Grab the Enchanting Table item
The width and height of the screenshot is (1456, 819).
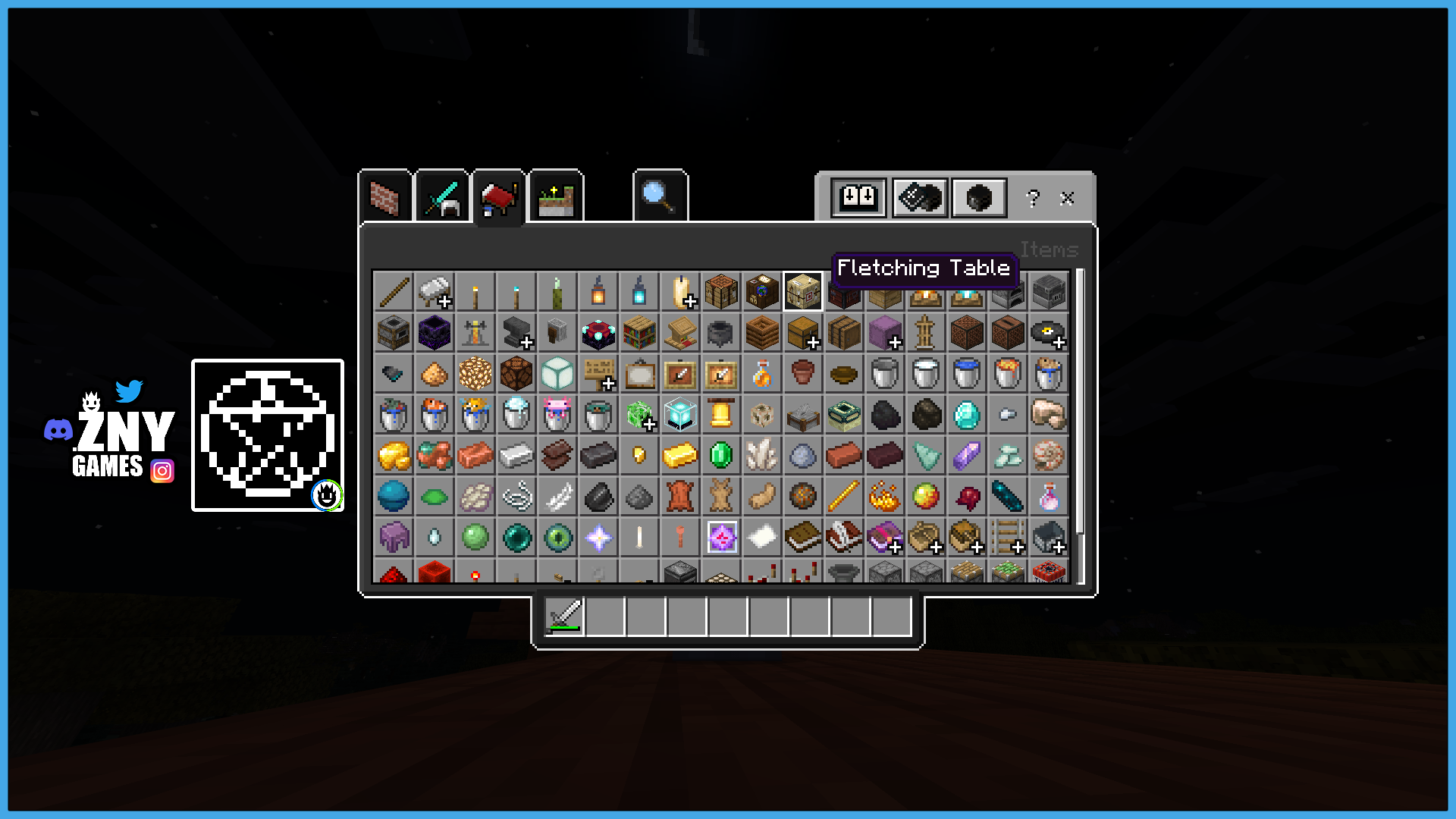click(x=598, y=332)
